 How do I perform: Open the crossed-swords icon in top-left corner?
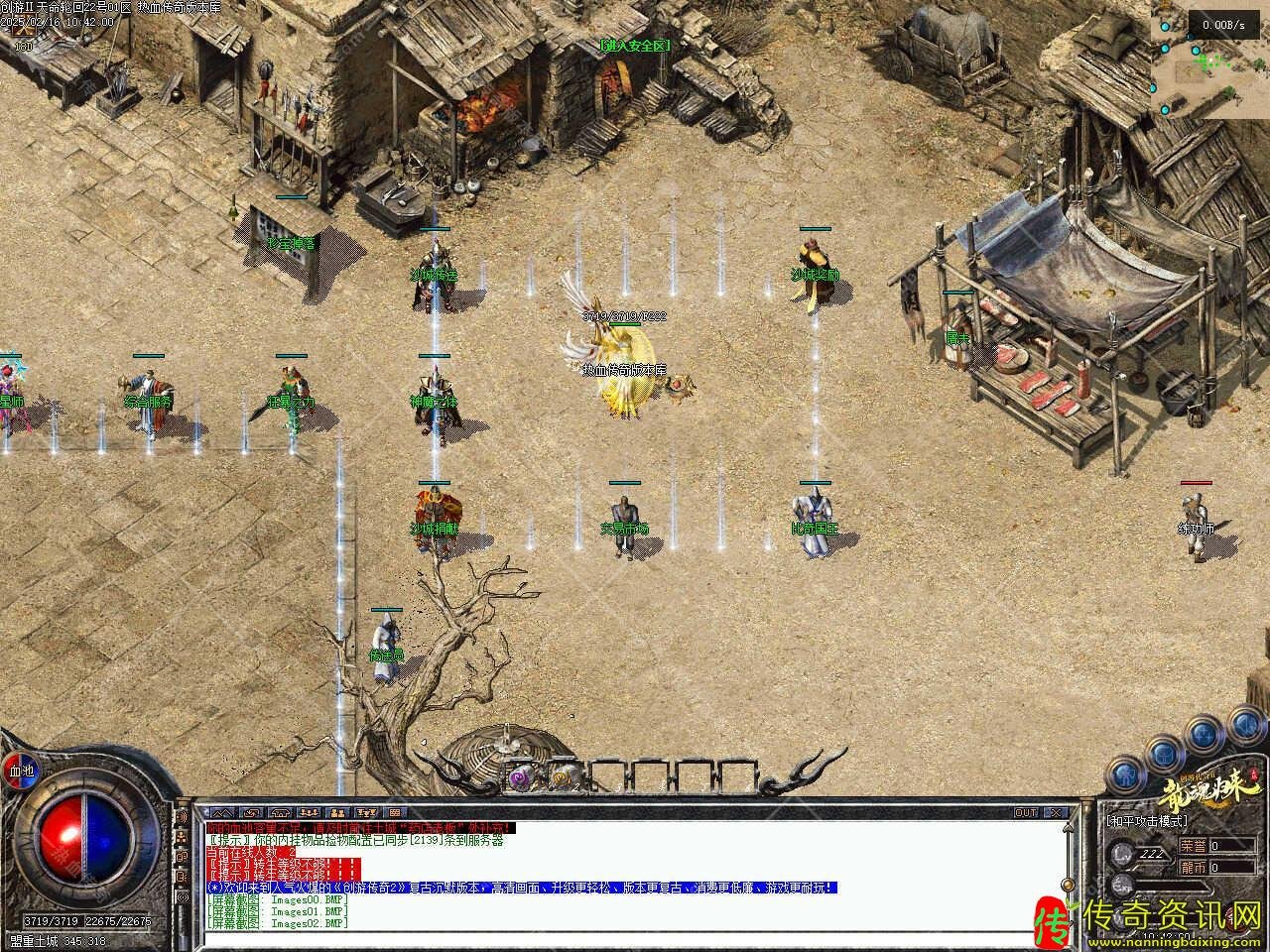coord(22,33)
